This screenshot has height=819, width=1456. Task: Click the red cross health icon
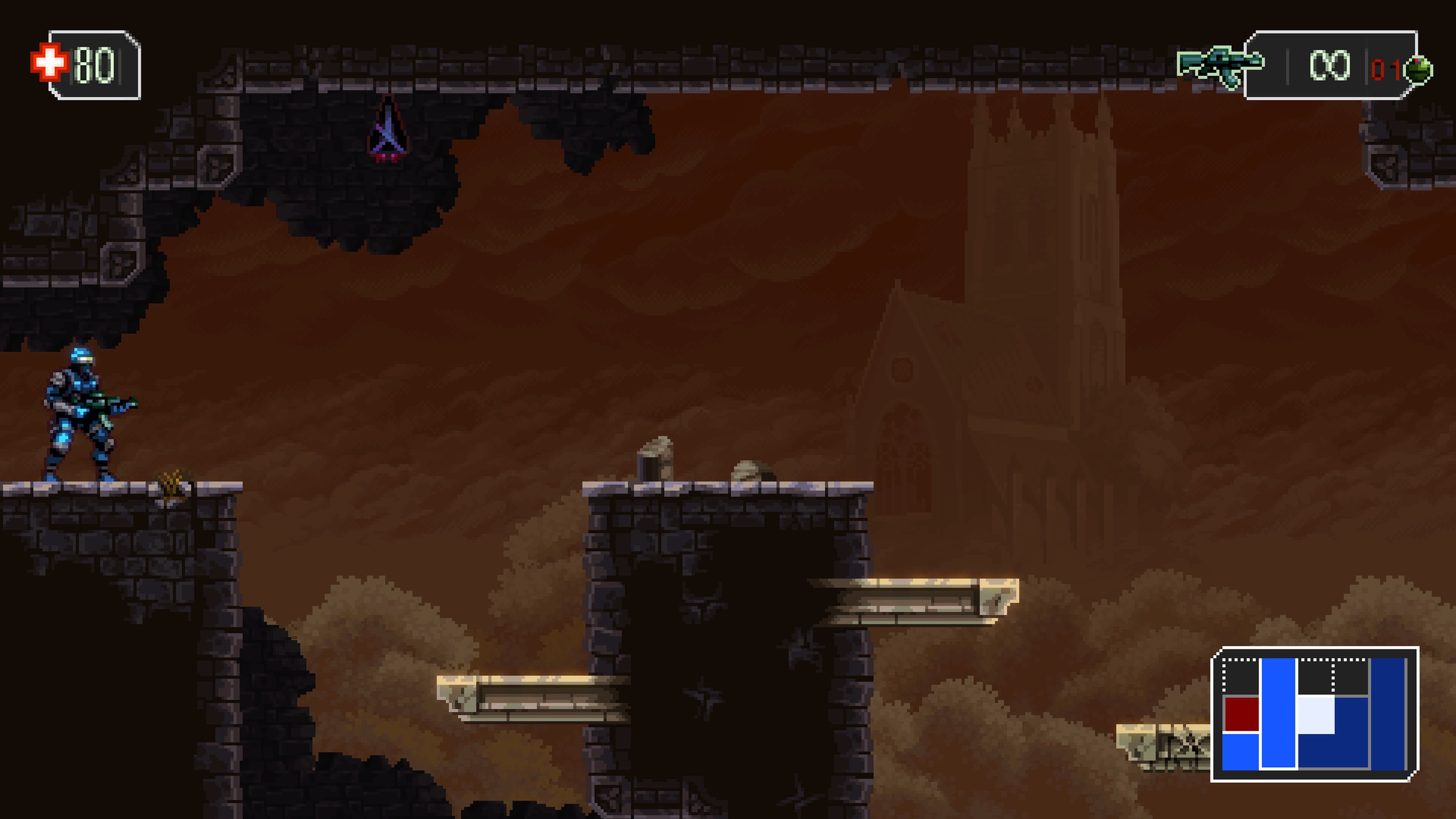coord(49,62)
